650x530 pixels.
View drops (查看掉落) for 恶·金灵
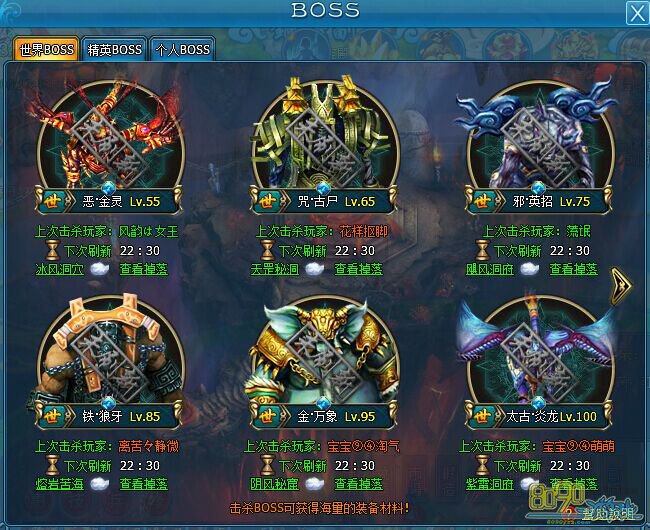pyautogui.click(x=146, y=269)
